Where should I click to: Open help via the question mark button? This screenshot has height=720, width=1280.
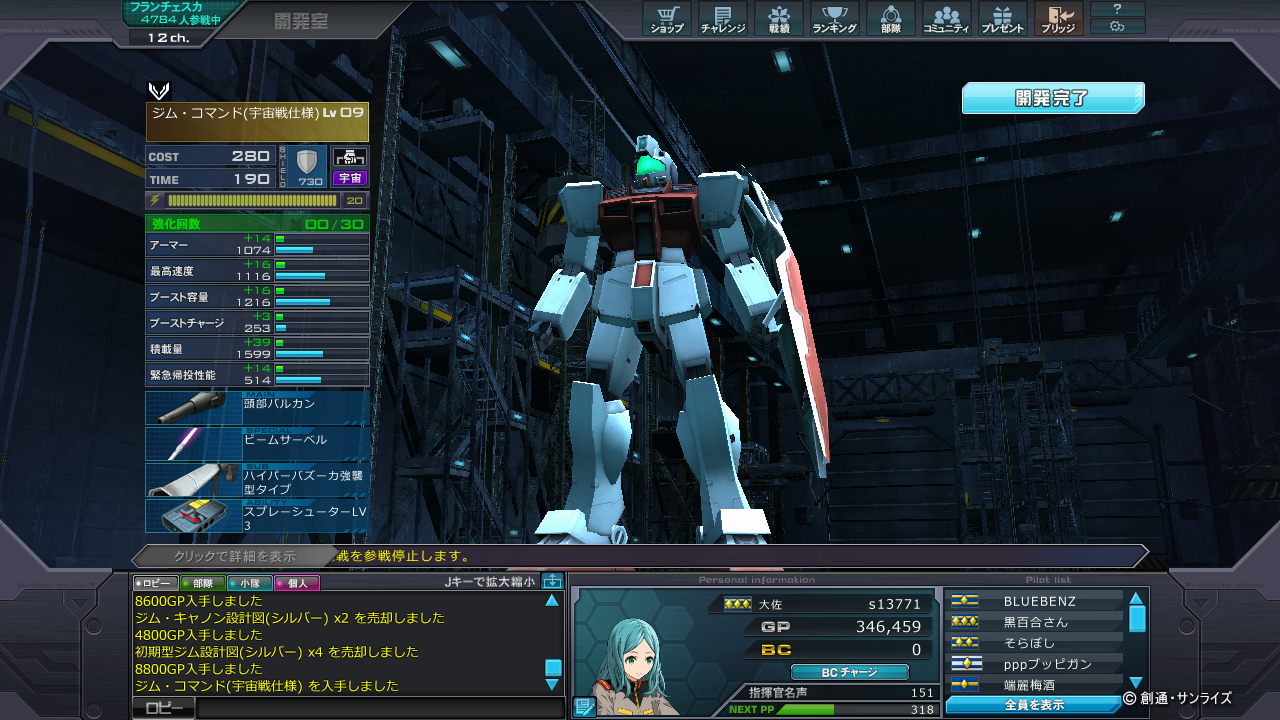tap(1117, 9)
